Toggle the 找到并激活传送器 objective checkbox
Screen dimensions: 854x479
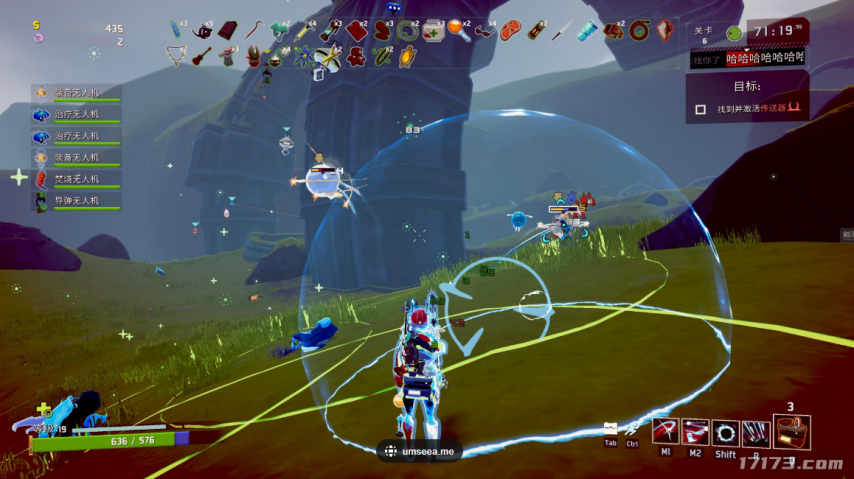point(700,109)
